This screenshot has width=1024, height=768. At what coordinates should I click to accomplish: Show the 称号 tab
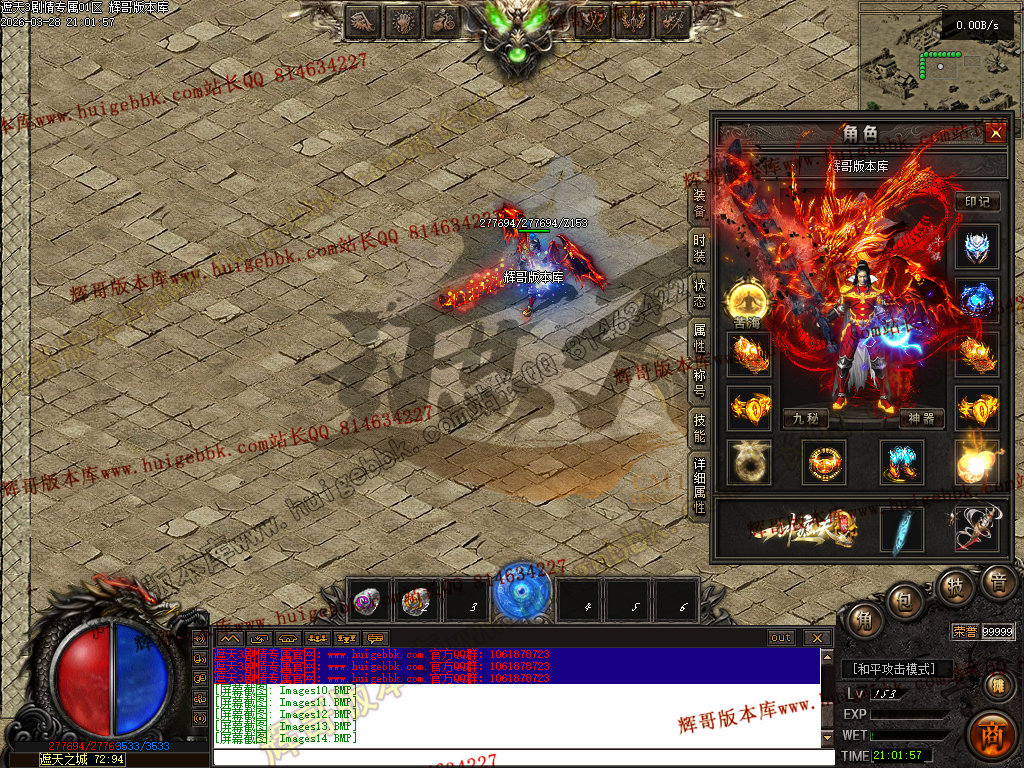pos(700,384)
